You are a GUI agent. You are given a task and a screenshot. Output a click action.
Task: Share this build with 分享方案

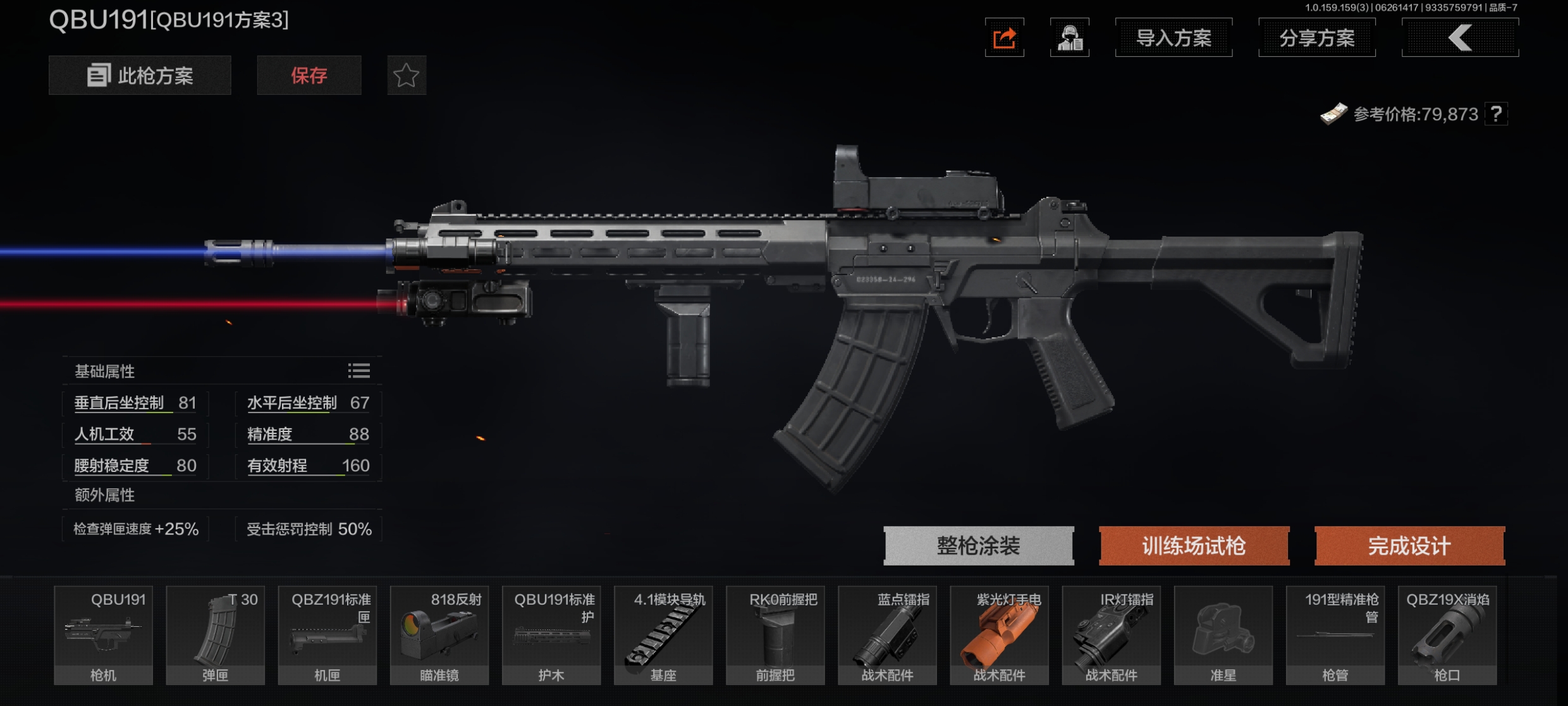point(1317,38)
